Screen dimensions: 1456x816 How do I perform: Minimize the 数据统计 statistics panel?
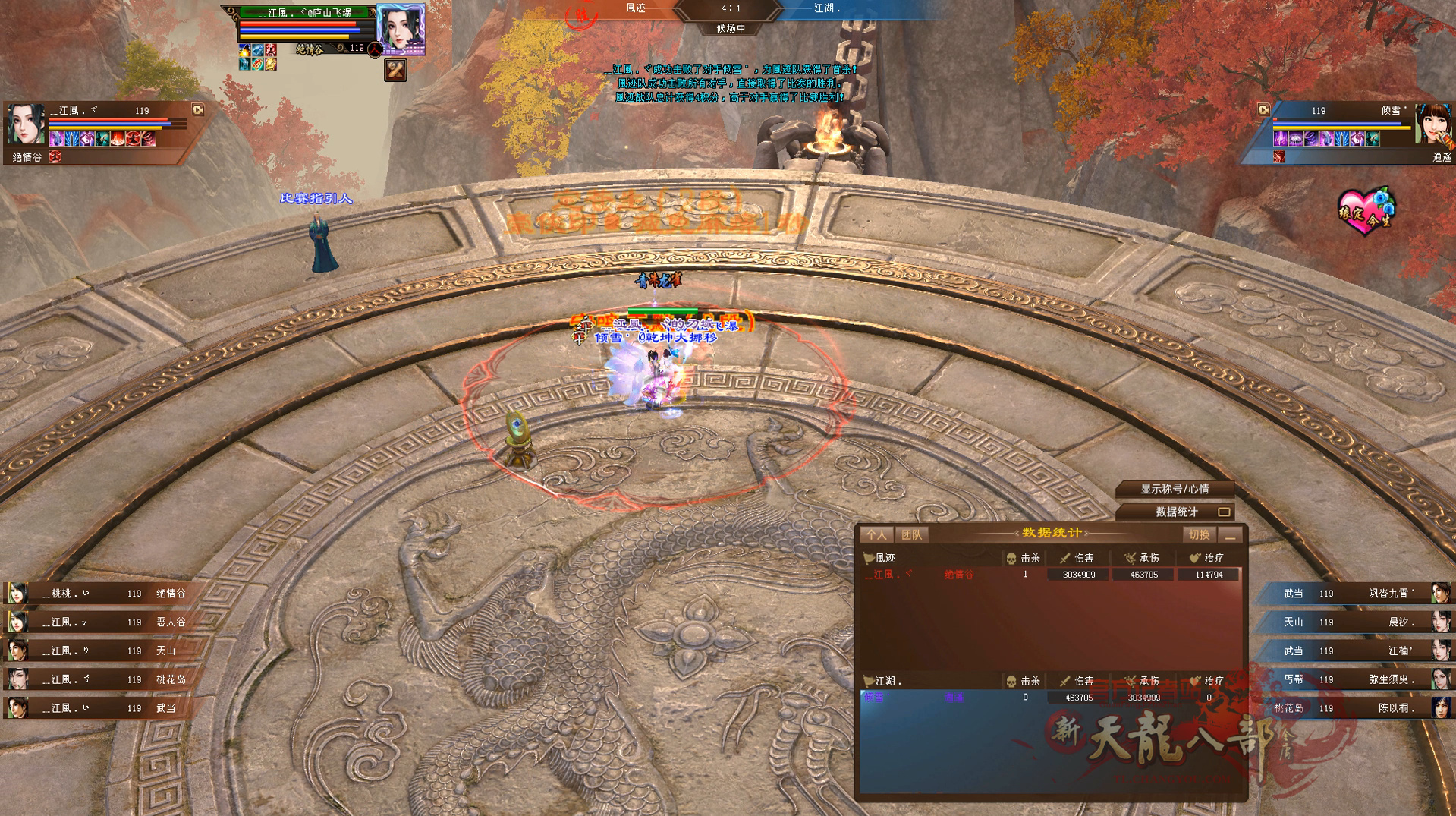click(x=1231, y=535)
